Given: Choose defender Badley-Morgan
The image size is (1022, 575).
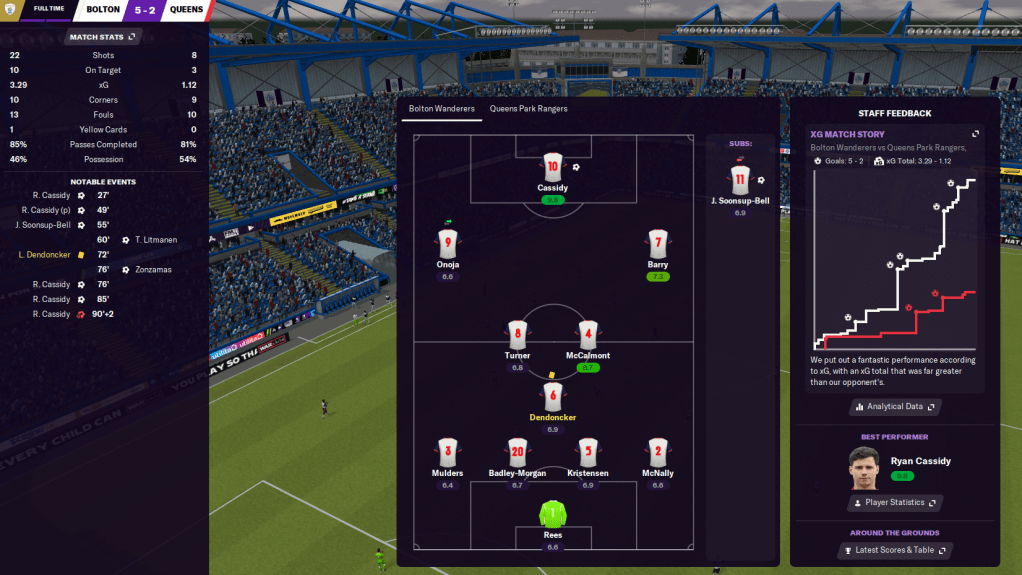Looking at the screenshot, I should pos(517,451).
